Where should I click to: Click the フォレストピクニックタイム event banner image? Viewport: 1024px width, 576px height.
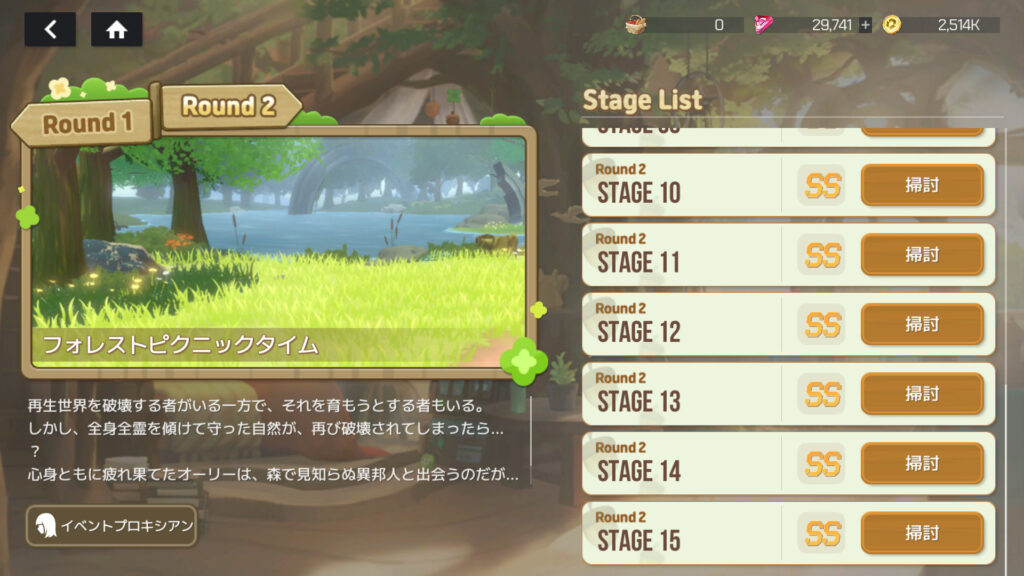(x=278, y=245)
